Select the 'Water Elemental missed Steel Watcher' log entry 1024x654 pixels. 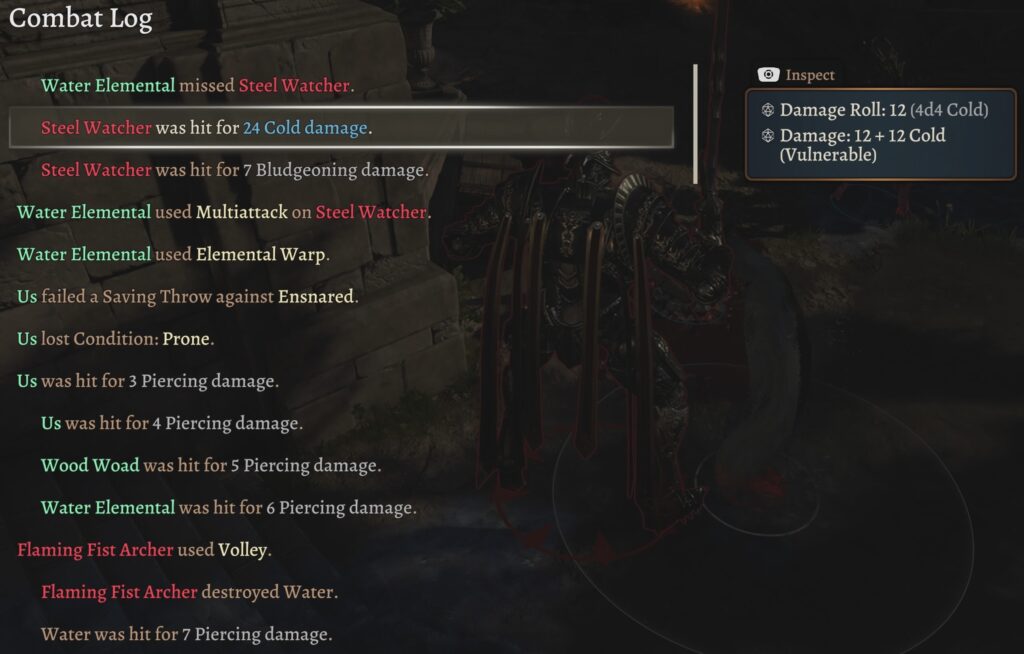(x=196, y=86)
